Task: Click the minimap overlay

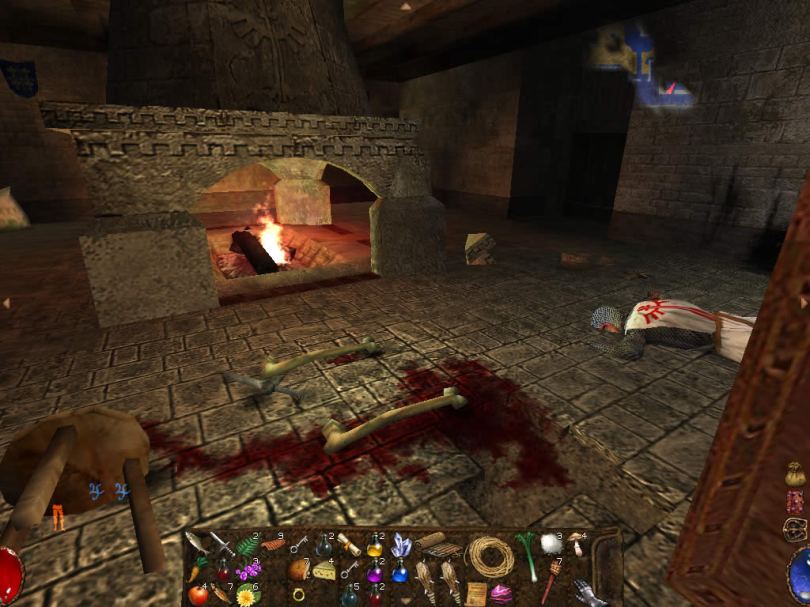Action: click(641, 66)
